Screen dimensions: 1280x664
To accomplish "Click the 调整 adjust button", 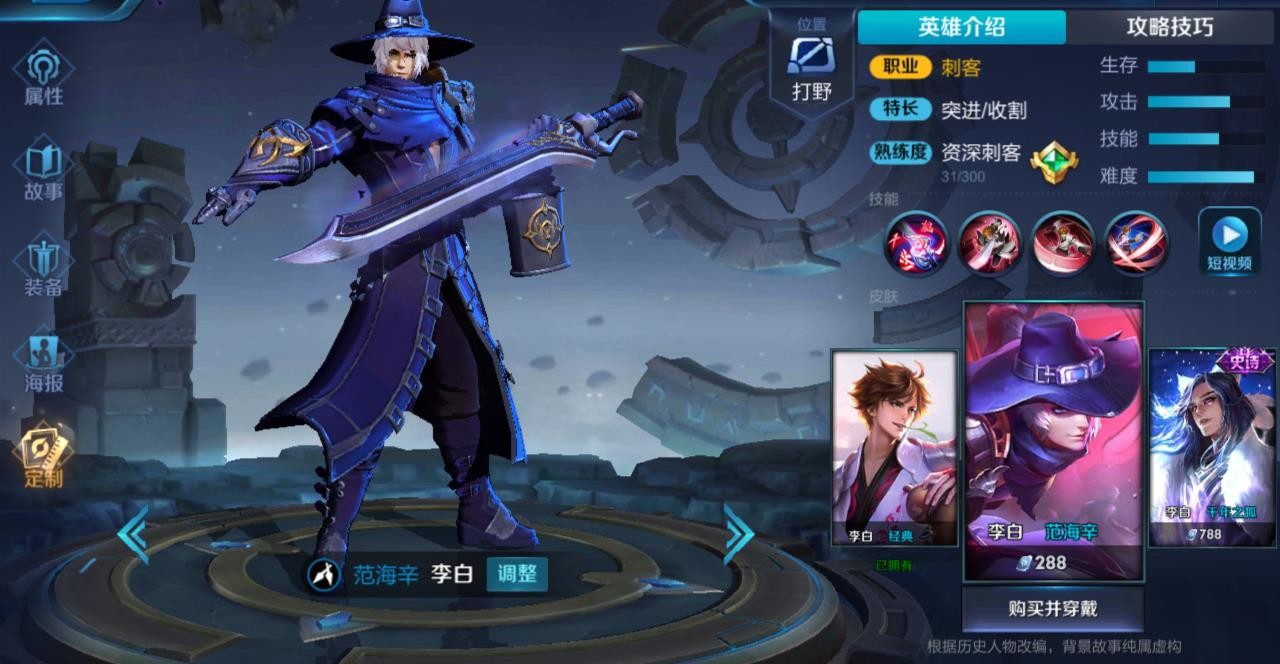I will point(517,574).
